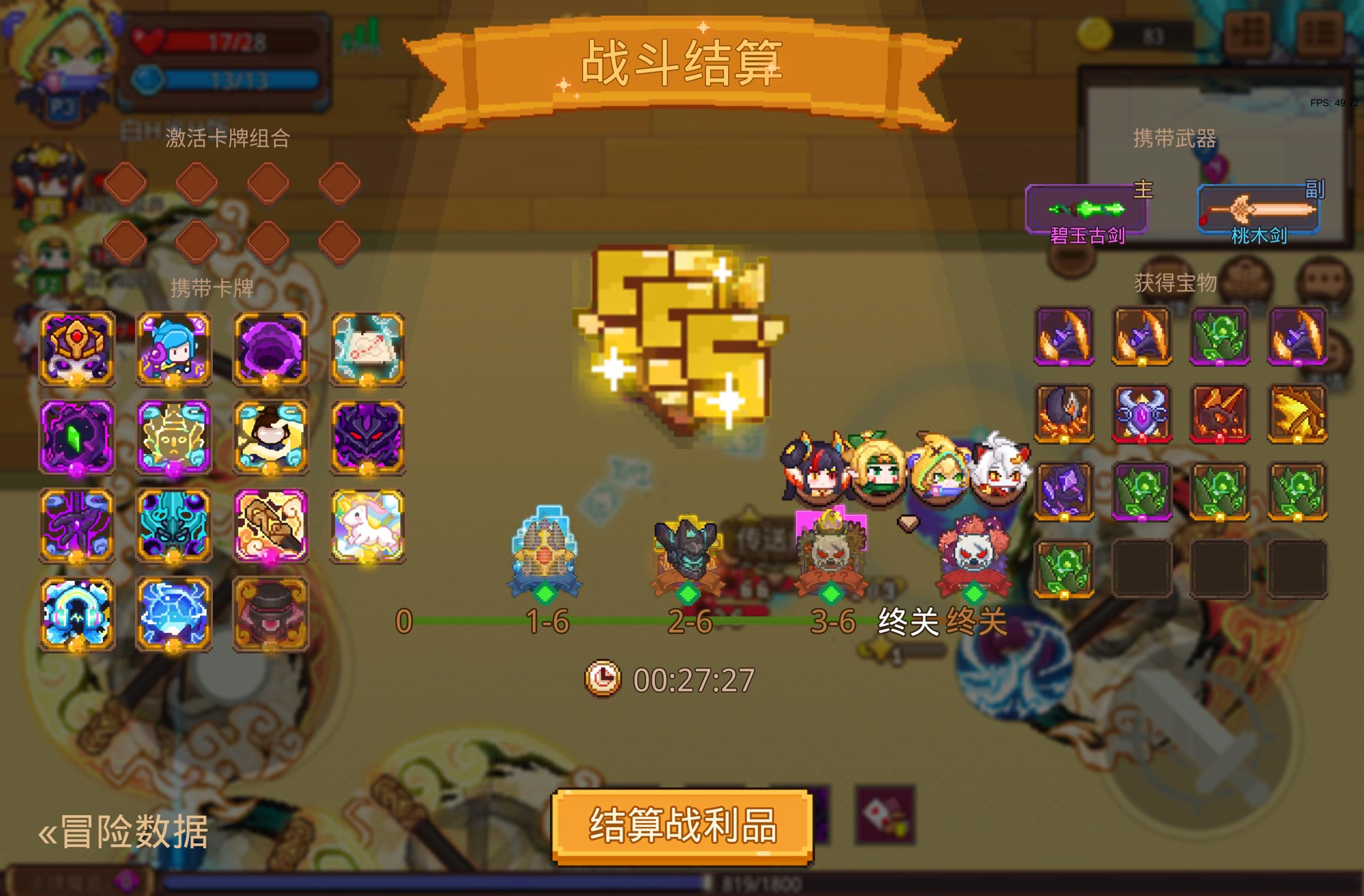Image resolution: width=1364 pixels, height=896 pixels.
Task: Click the blue mage card in carried cards
Action: tap(175, 348)
